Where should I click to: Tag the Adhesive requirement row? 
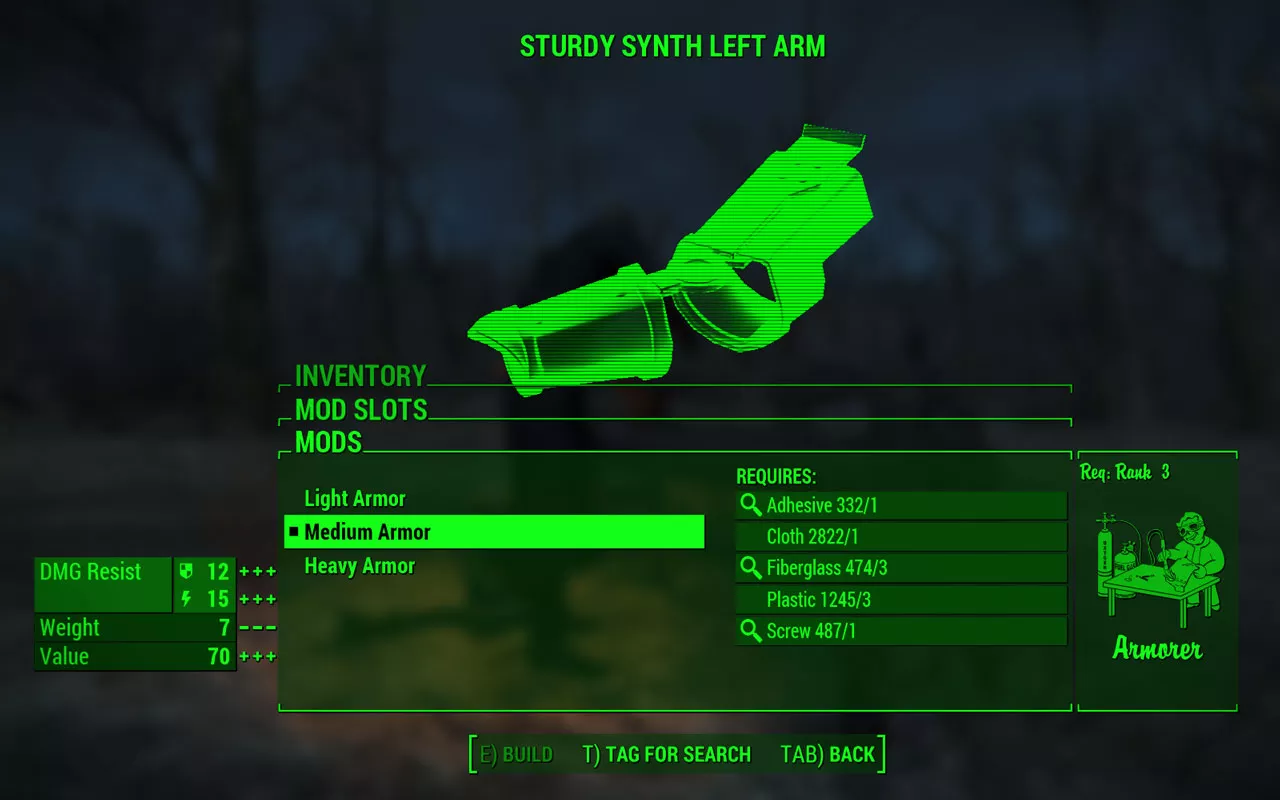pos(901,505)
